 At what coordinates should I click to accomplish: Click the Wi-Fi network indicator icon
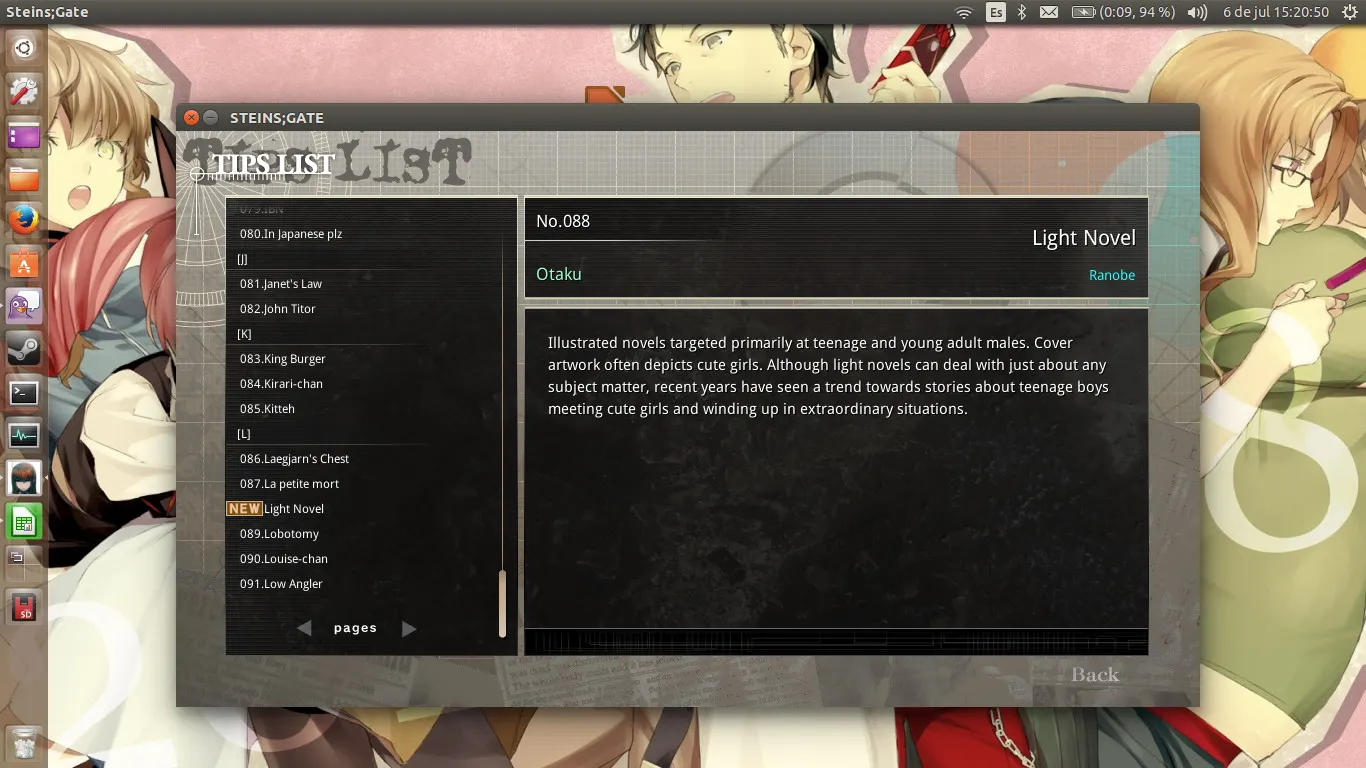pyautogui.click(x=965, y=11)
